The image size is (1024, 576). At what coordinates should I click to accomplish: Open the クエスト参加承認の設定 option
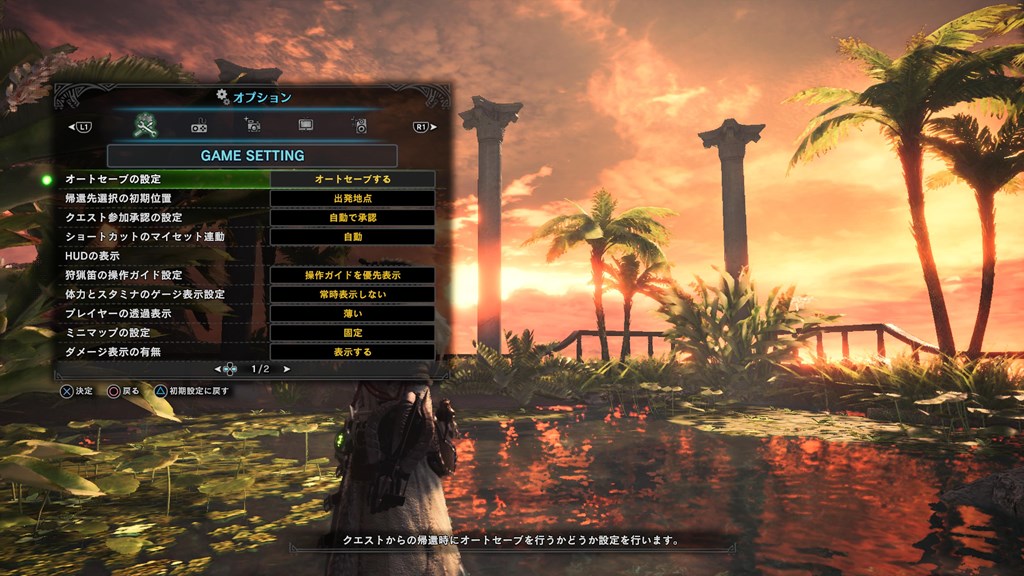point(160,217)
